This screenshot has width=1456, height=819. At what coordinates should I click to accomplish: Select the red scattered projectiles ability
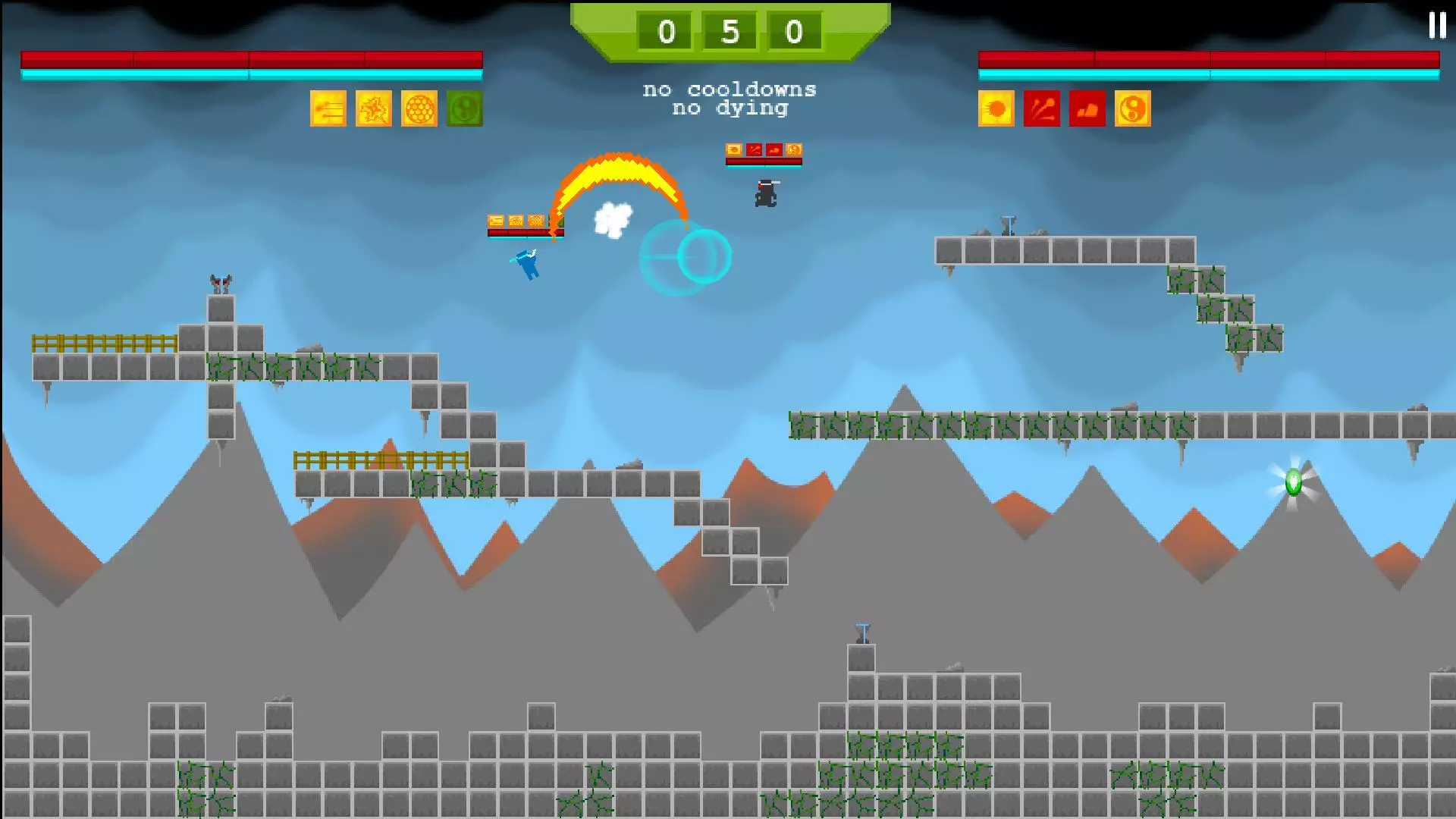pos(1042,109)
